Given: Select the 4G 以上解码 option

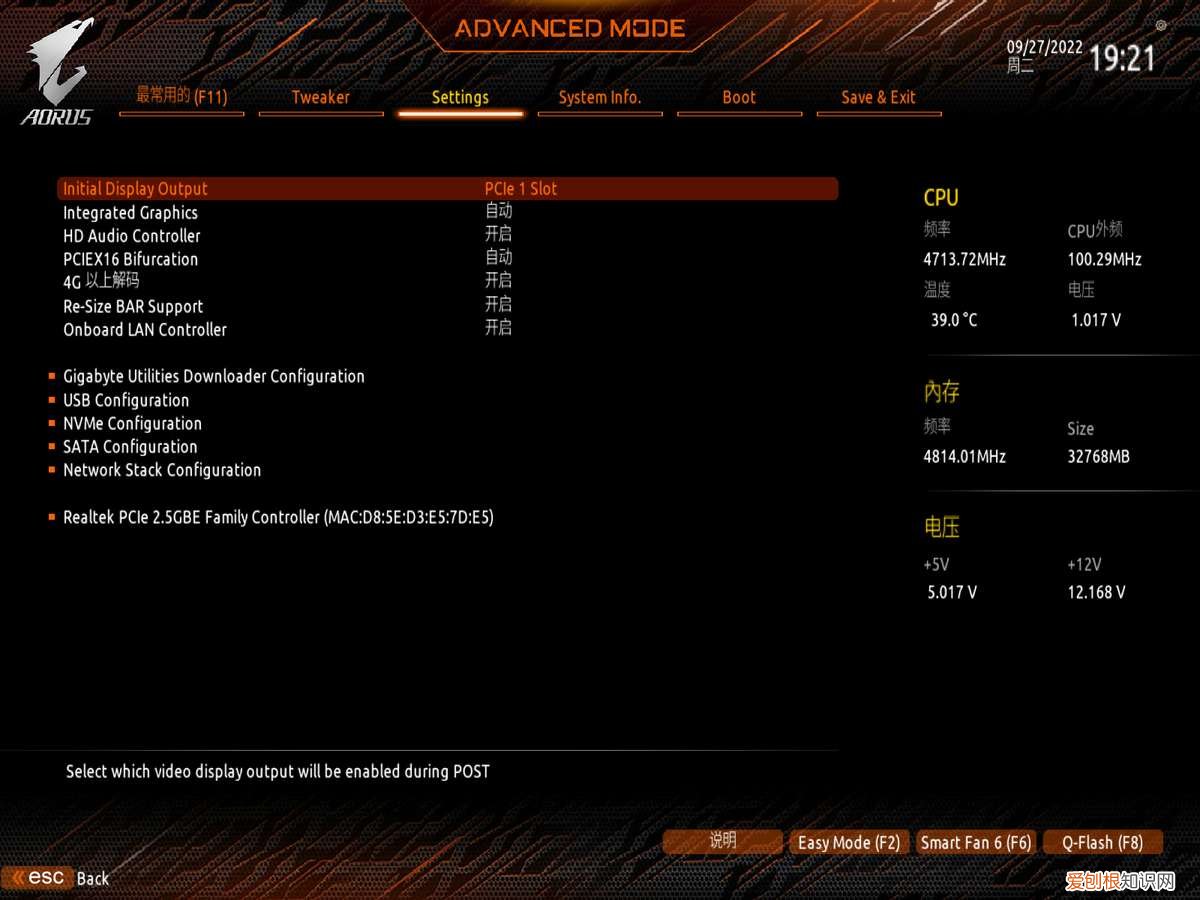Looking at the screenshot, I should click(x=102, y=282).
